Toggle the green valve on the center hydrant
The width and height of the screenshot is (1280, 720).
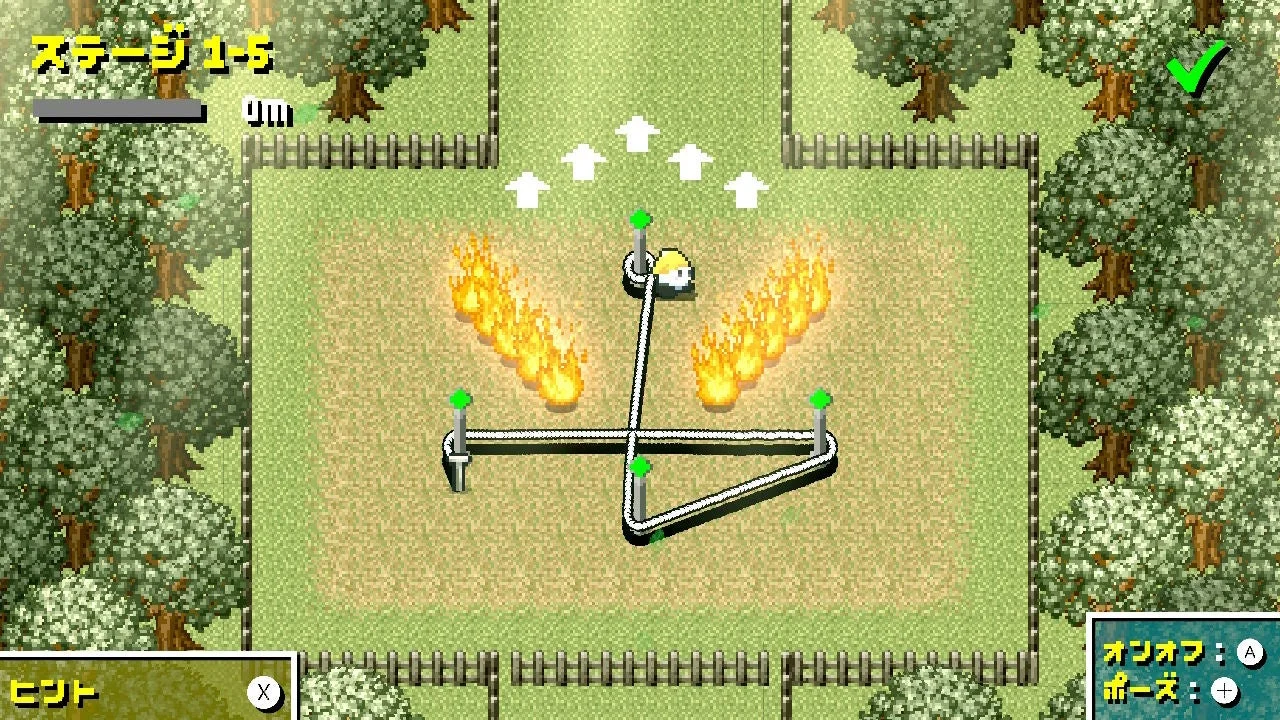coord(640,465)
